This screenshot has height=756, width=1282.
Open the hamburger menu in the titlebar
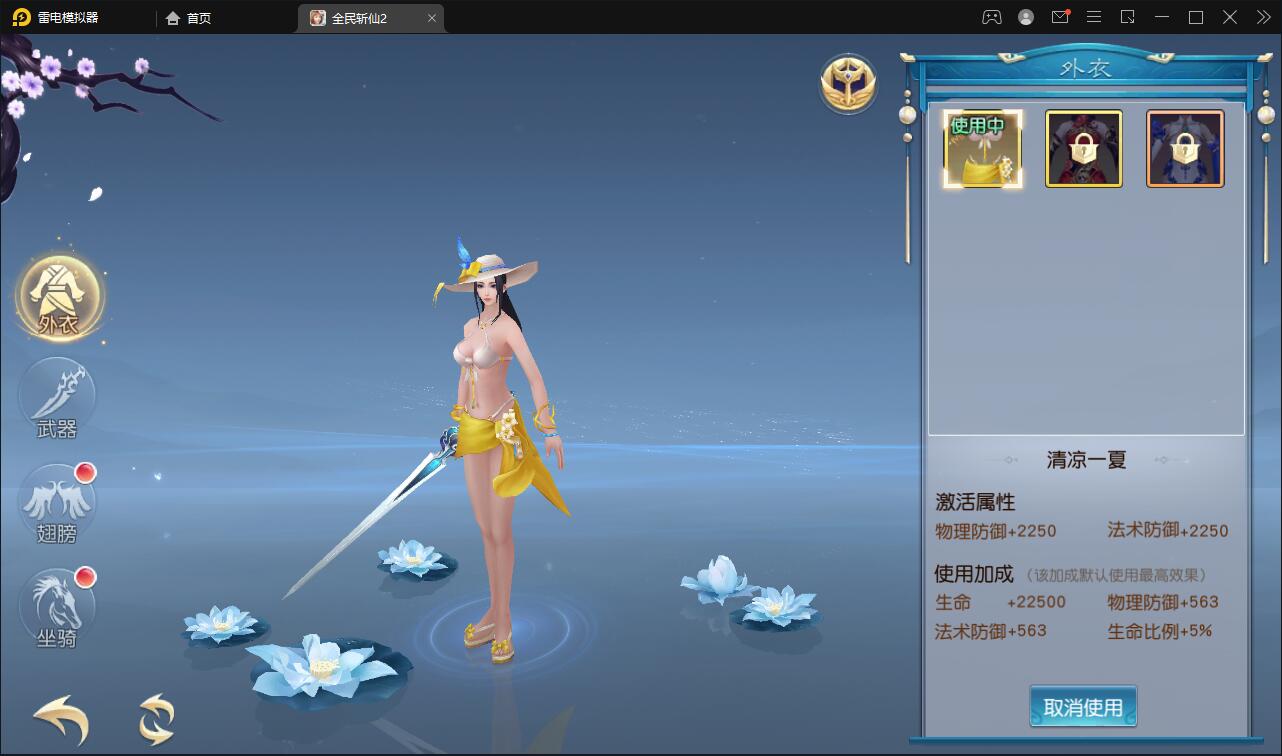tap(1093, 17)
